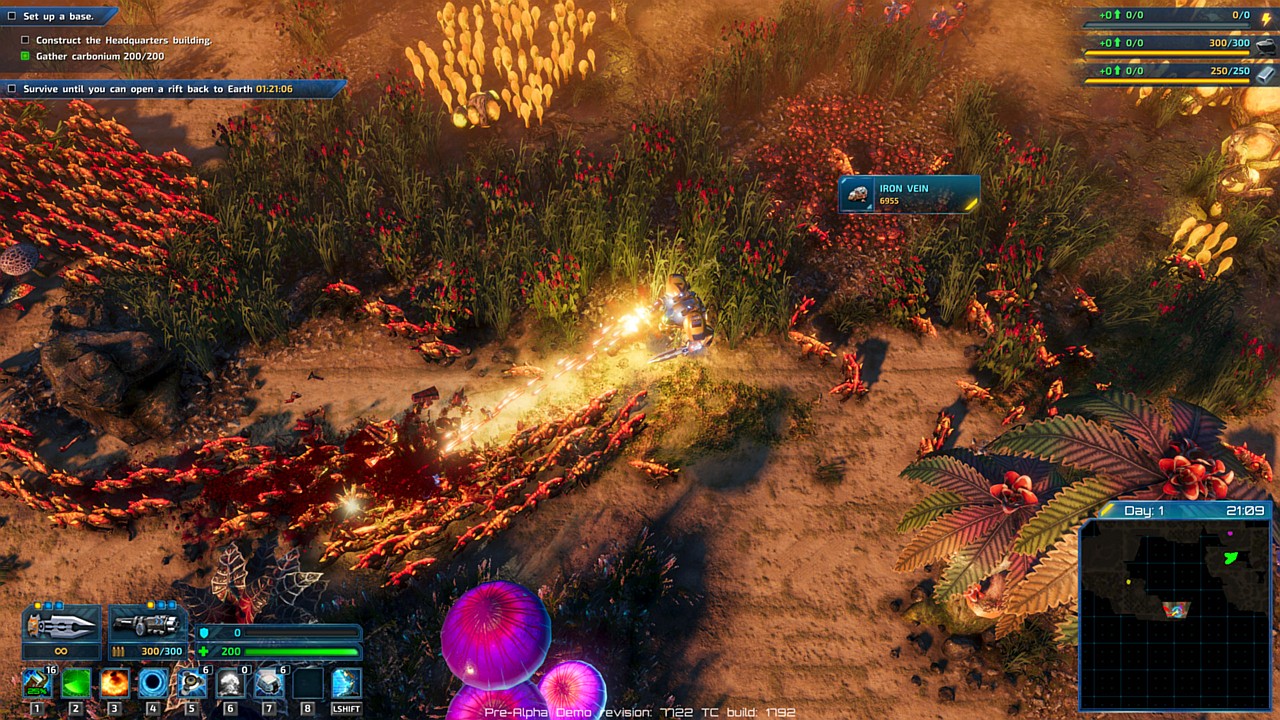The width and height of the screenshot is (1280, 720).
Task: Click the energy lightning bolt resource icon
Action: (x=1266, y=16)
